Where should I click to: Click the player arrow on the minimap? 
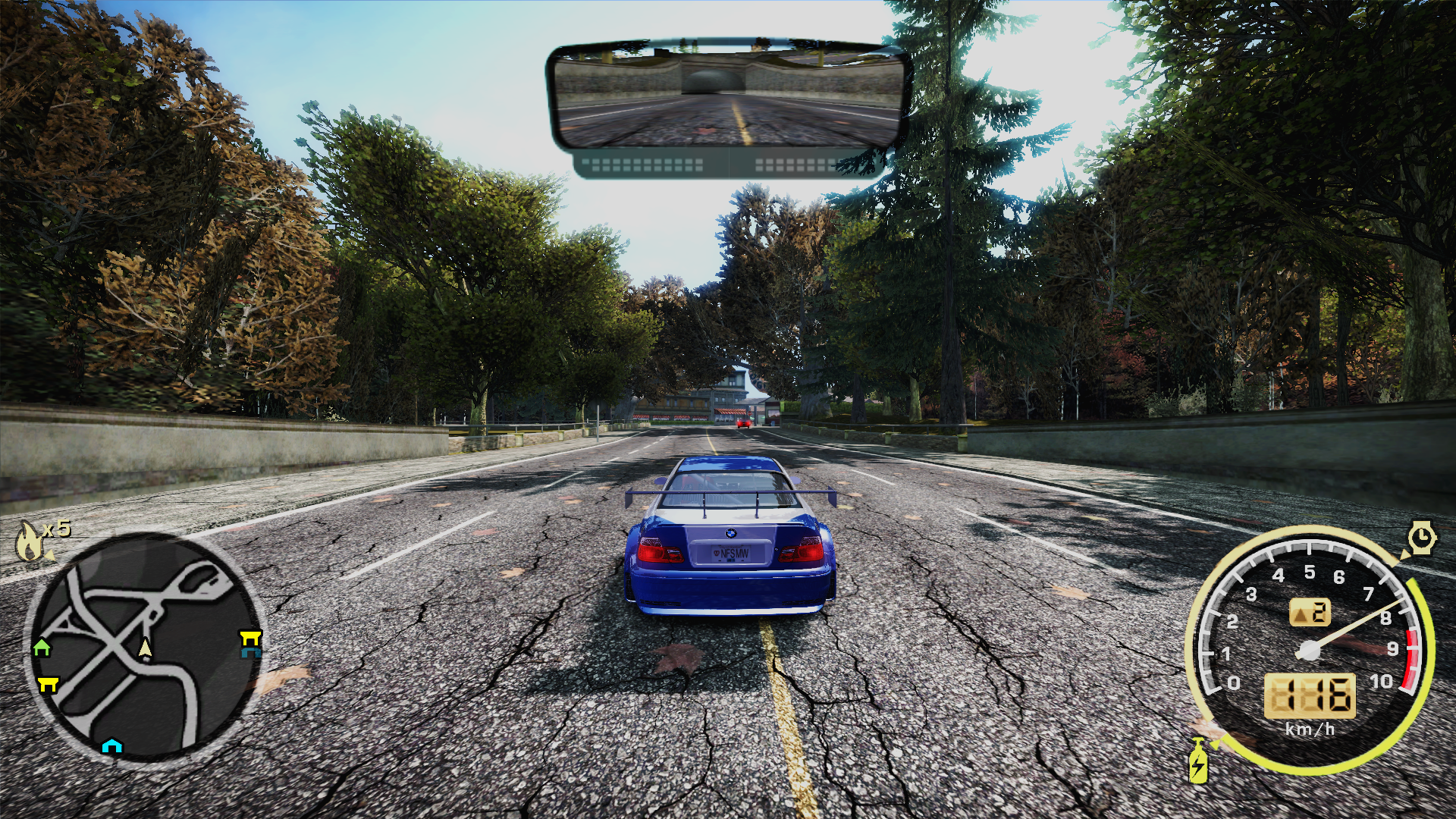point(145,647)
